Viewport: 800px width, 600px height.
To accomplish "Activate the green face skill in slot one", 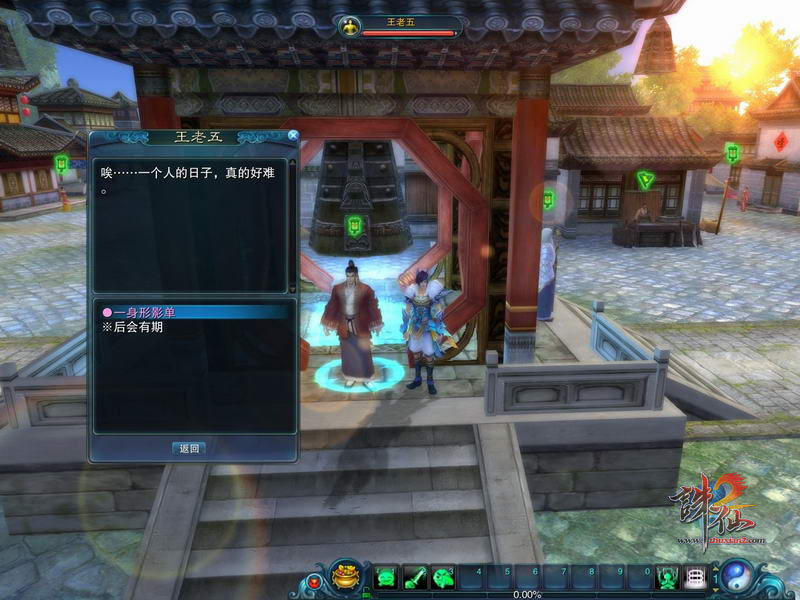I will click(x=386, y=578).
